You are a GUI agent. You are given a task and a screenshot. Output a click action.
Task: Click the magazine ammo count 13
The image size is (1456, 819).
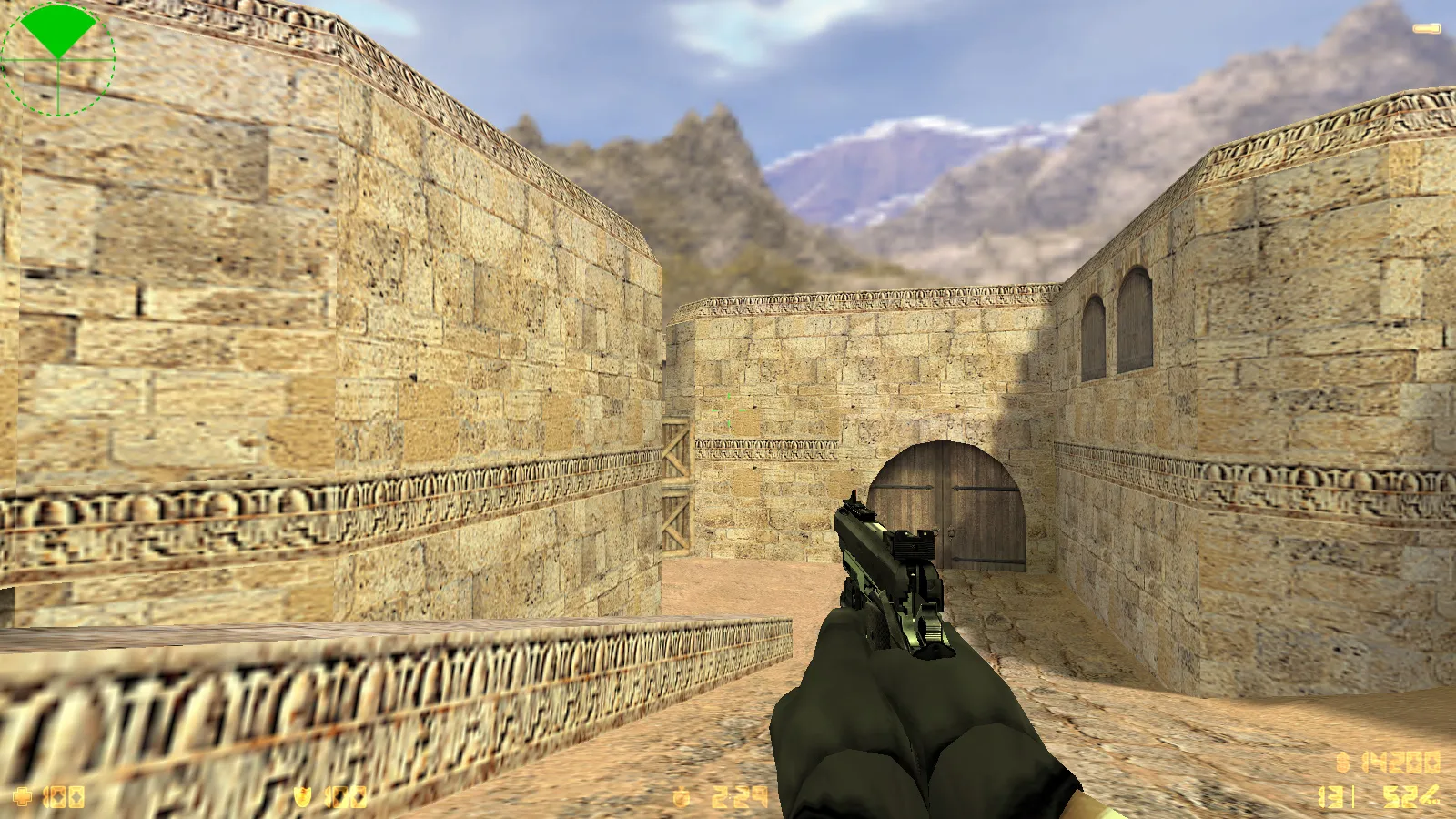pyautogui.click(x=1330, y=796)
